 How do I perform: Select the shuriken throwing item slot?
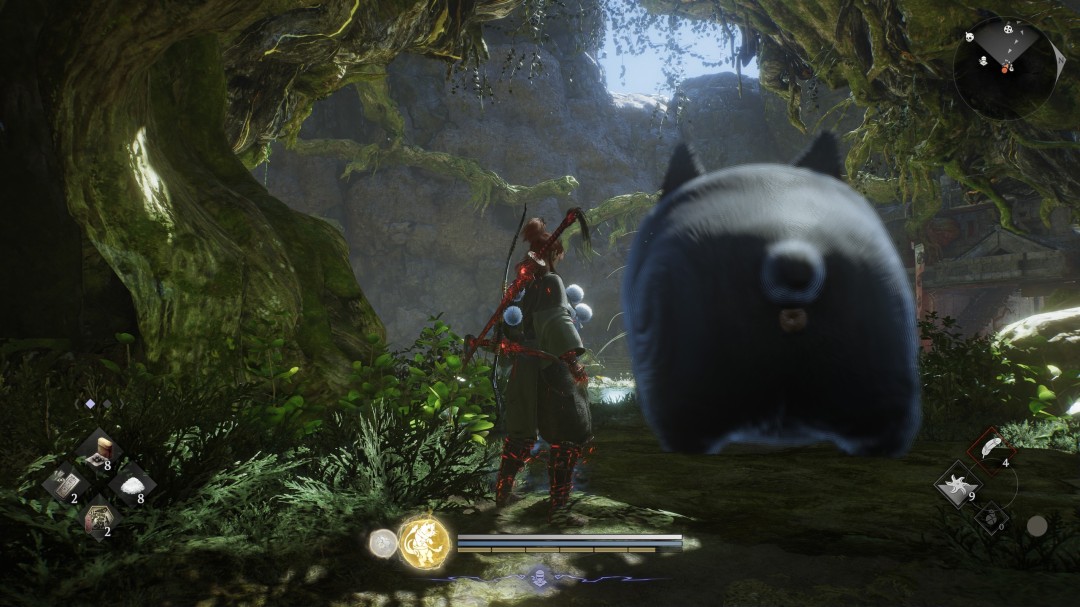pos(958,484)
